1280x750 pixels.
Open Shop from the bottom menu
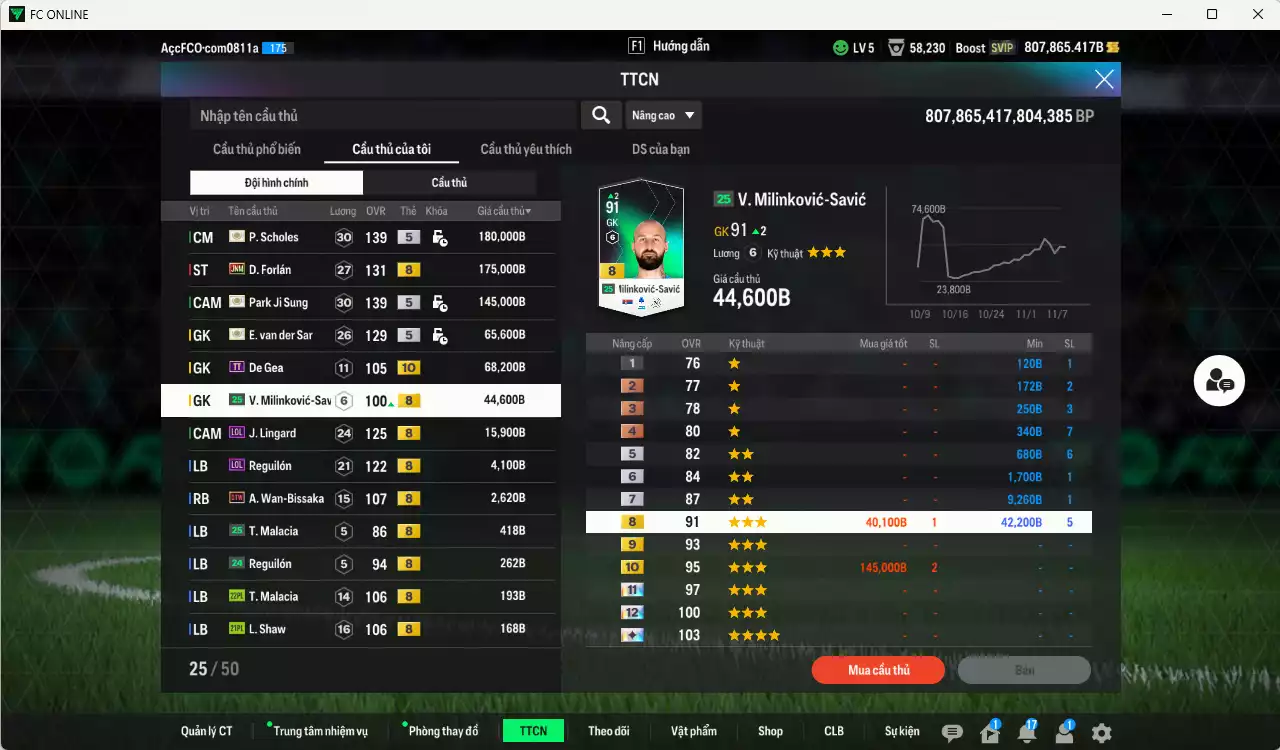click(770, 731)
